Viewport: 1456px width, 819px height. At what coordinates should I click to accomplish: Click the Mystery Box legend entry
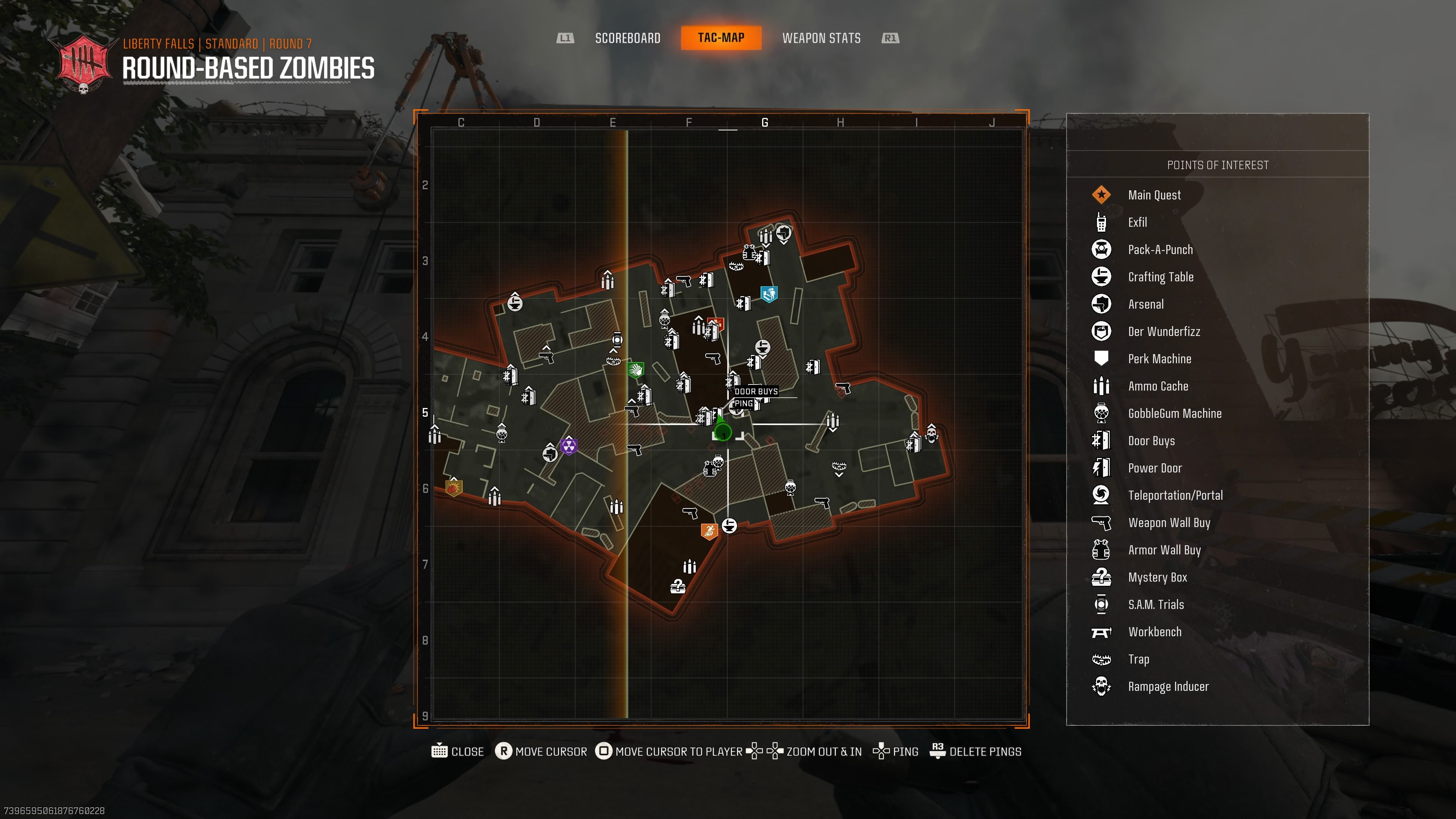[x=1157, y=577]
